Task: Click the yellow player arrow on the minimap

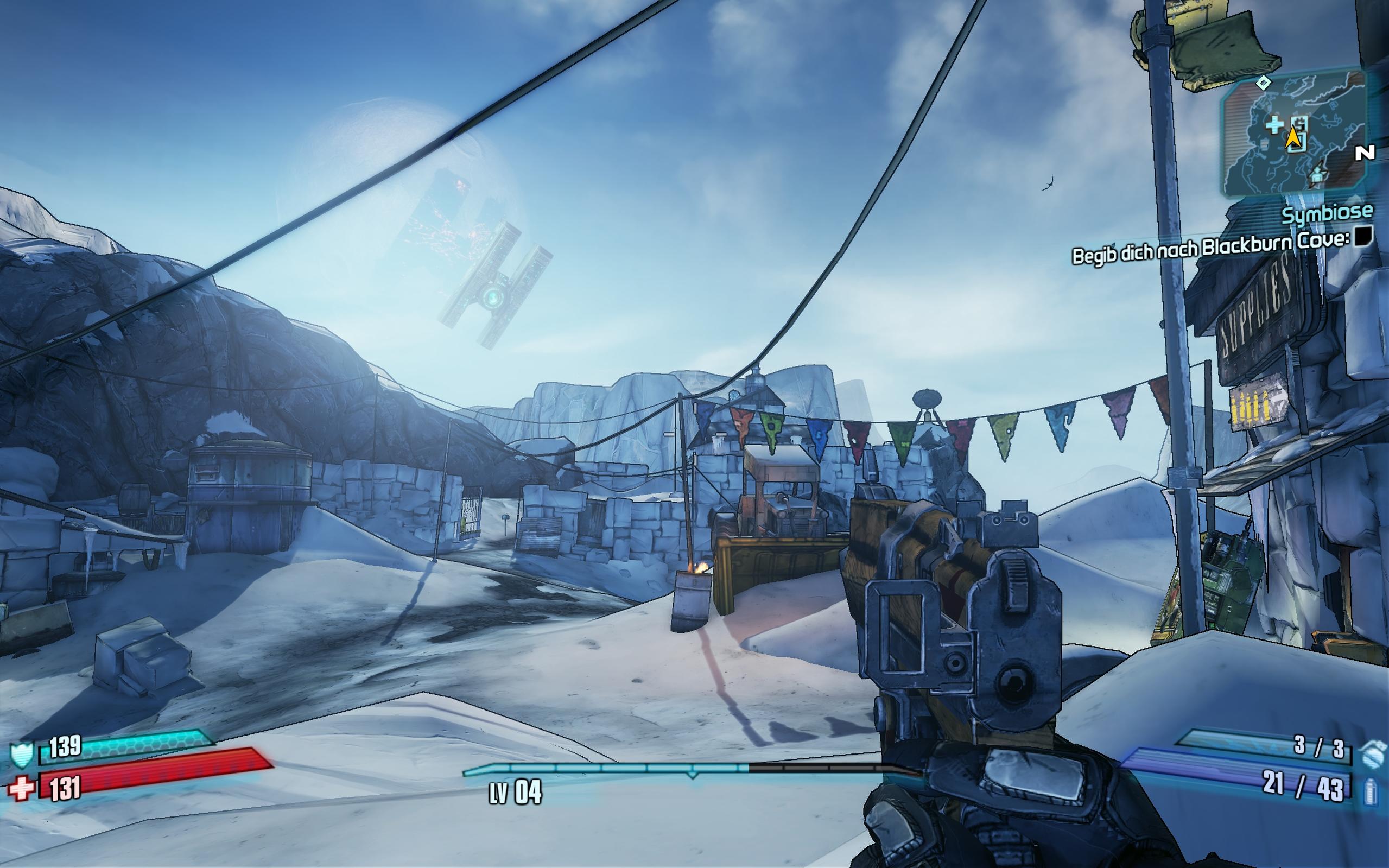Action: [1292, 138]
